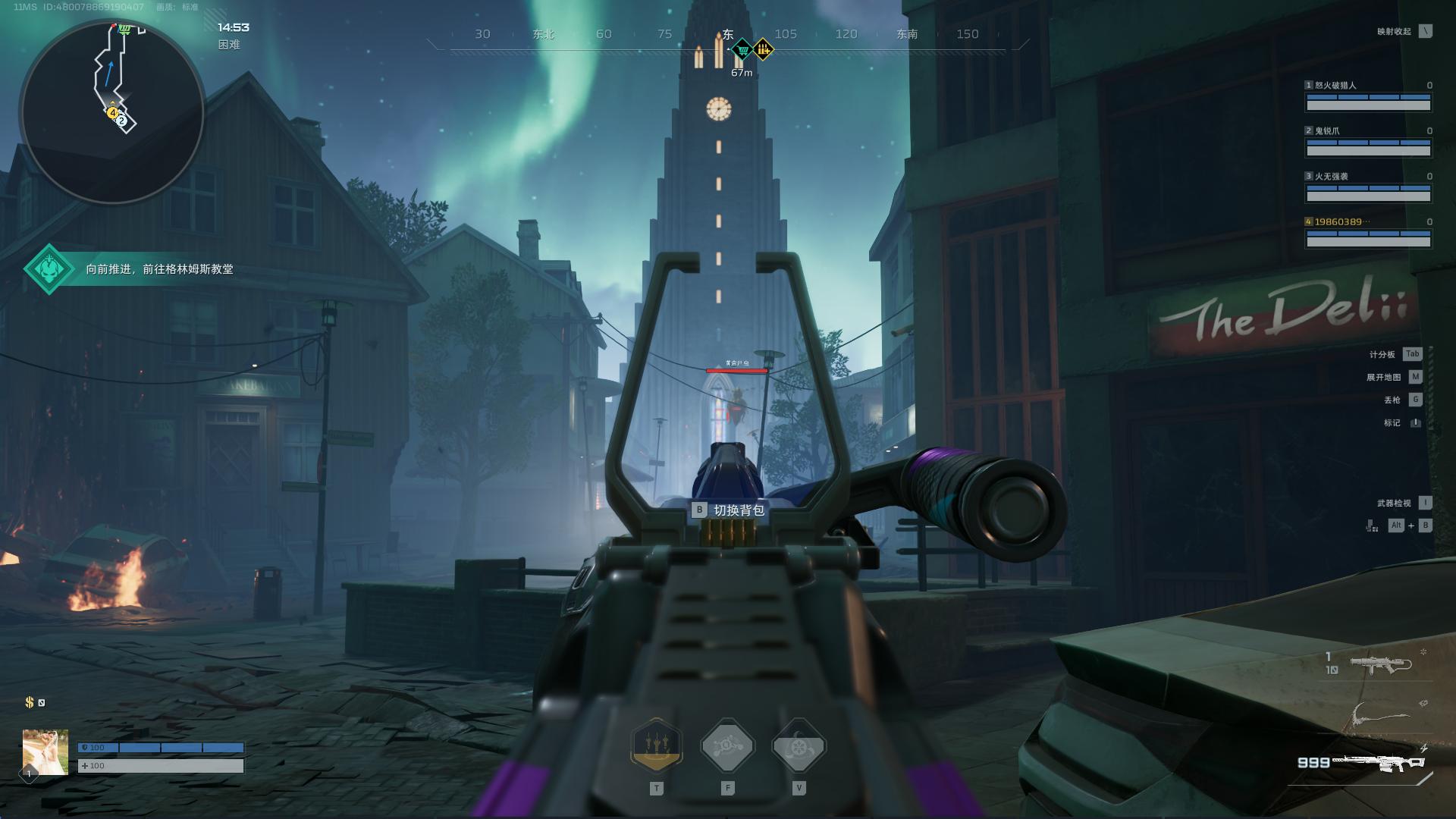This screenshot has height=819, width=1456.
Task: Open the circular minimap
Action: pyautogui.click(x=112, y=112)
